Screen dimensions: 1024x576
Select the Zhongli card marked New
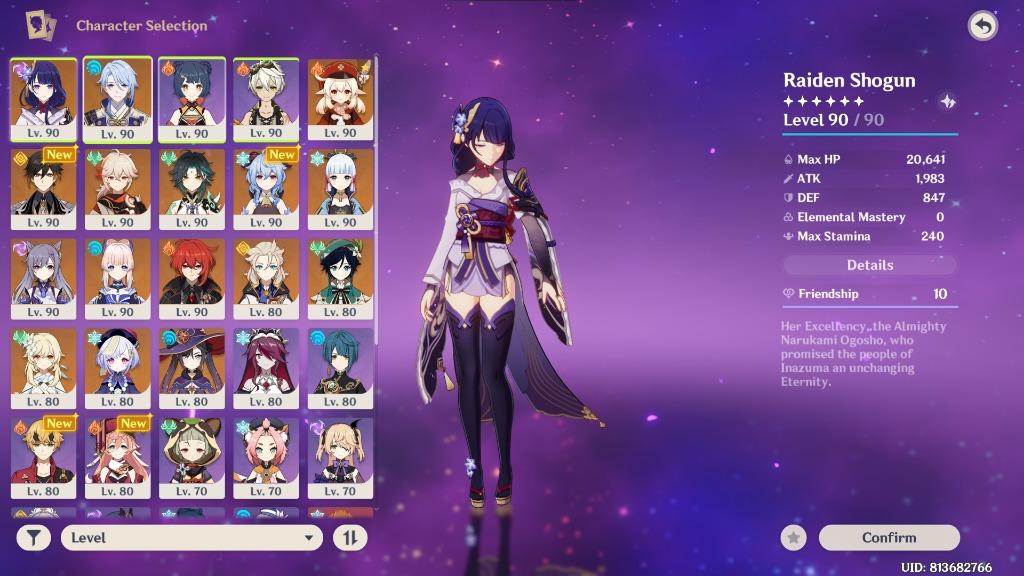pos(43,188)
